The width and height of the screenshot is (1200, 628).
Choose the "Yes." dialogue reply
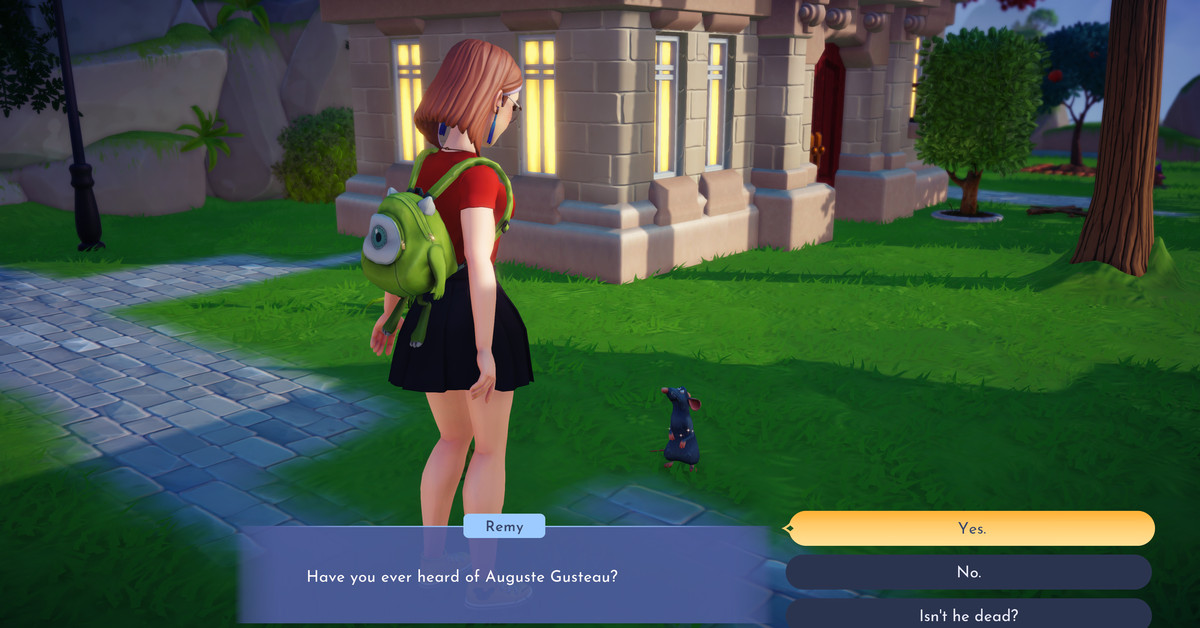(970, 529)
